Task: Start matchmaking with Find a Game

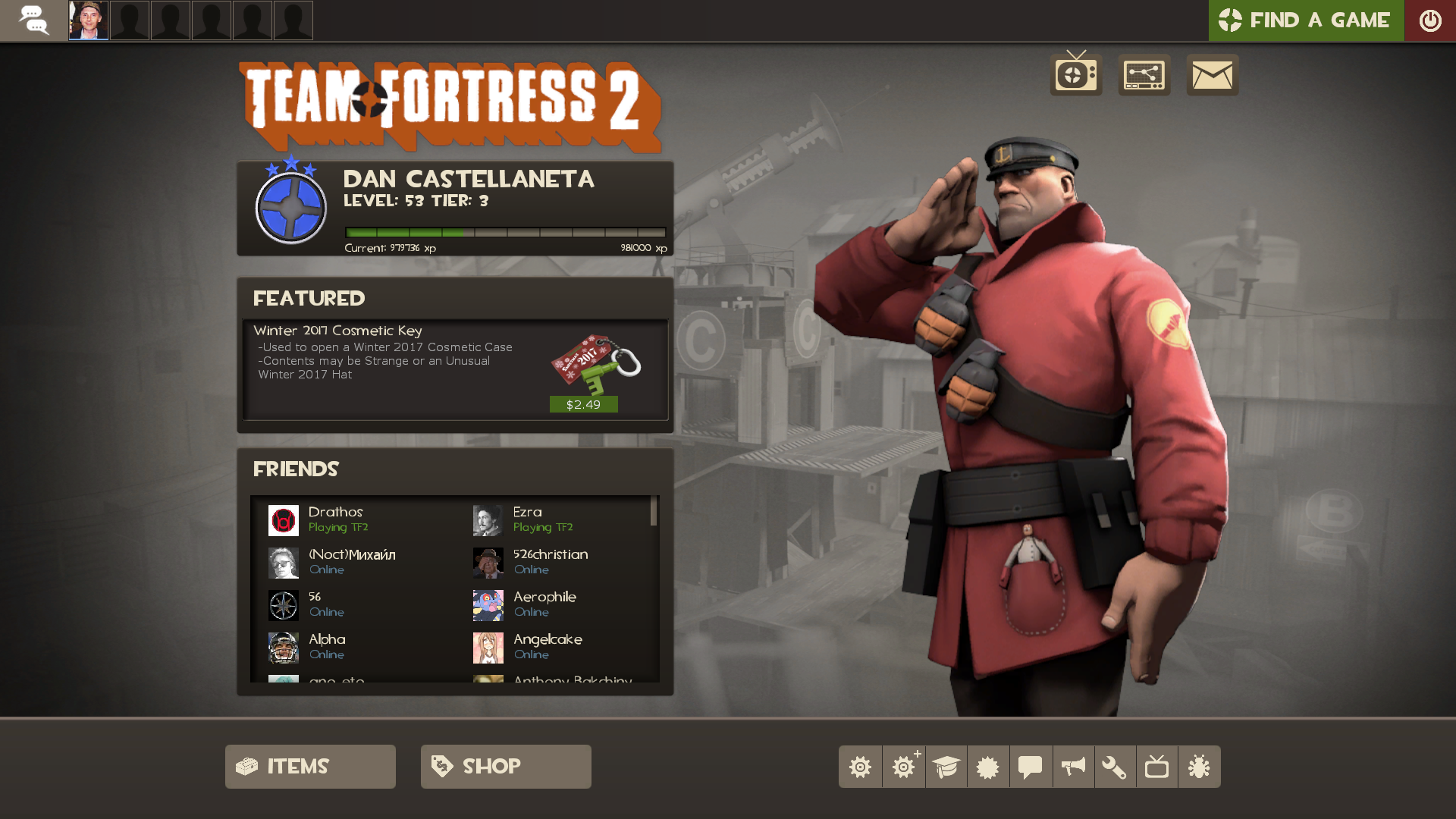Action: coord(1305,20)
